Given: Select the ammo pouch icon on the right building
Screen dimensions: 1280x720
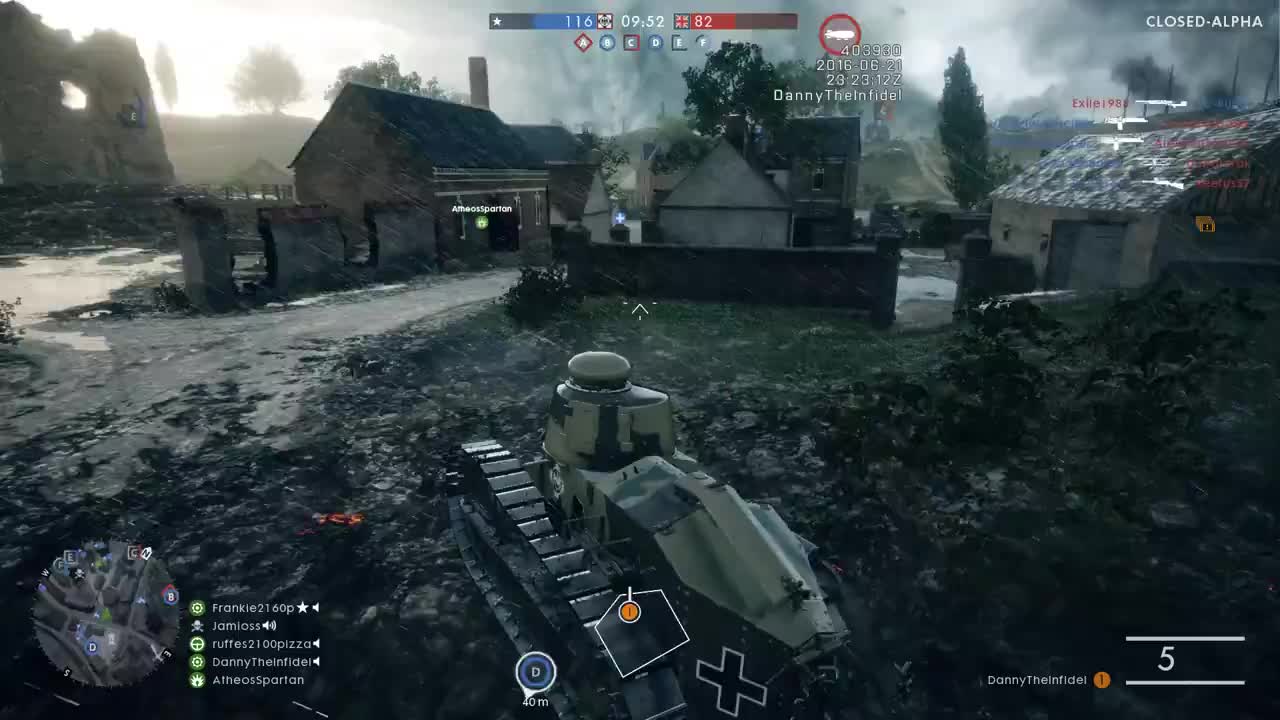Looking at the screenshot, I should pyautogui.click(x=1205, y=225).
